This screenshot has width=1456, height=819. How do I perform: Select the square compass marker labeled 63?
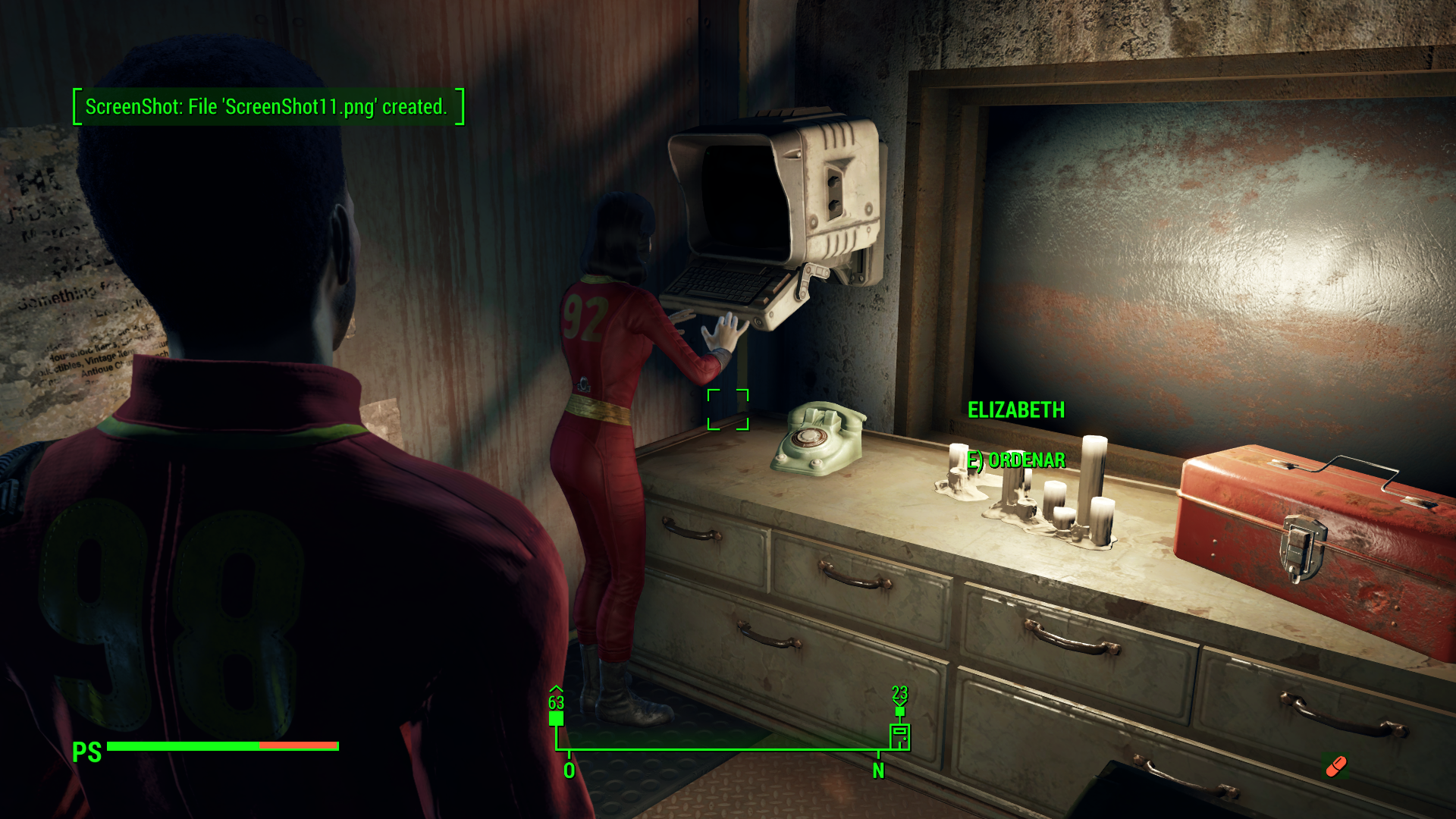click(x=556, y=717)
